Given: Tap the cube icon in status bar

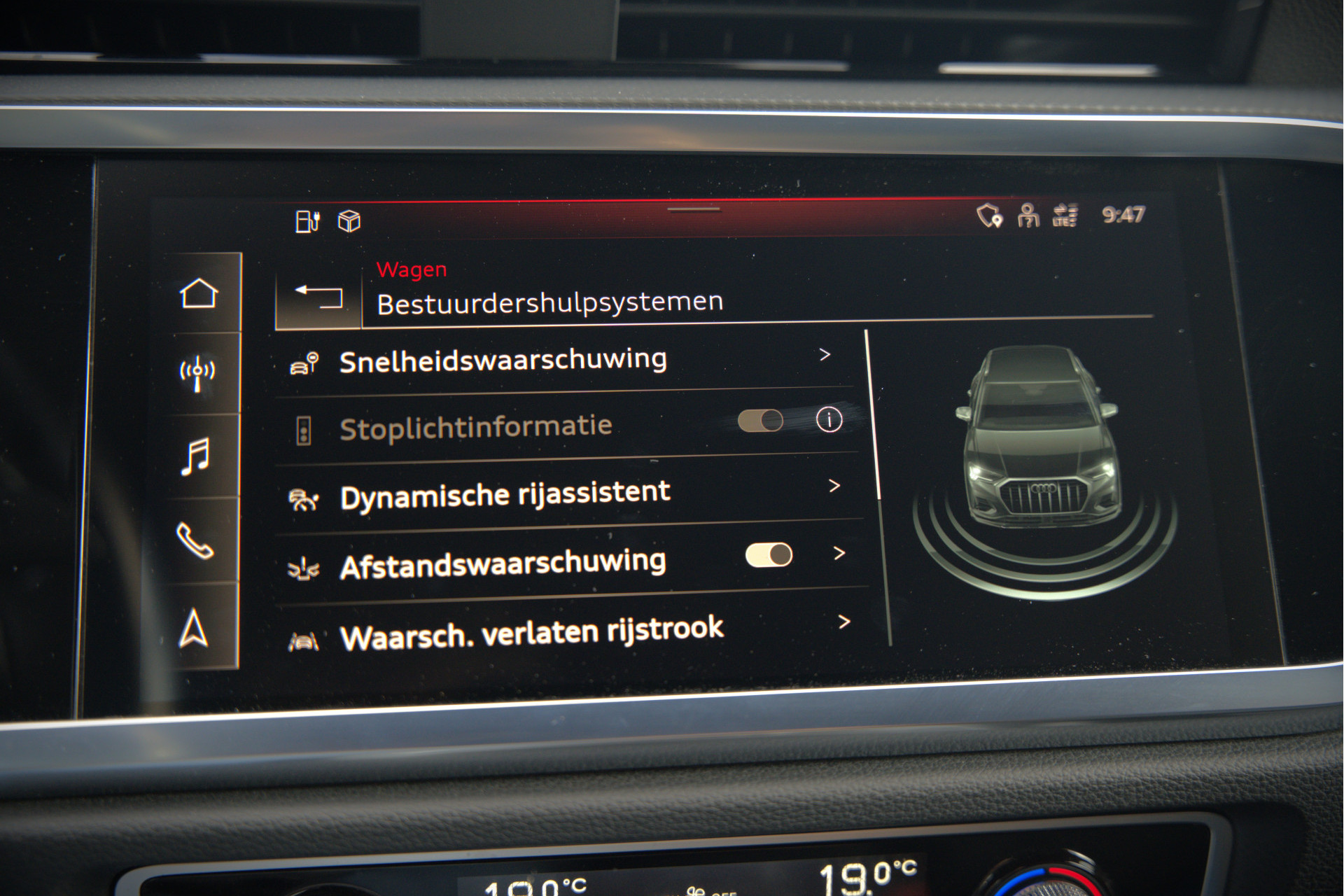Looking at the screenshot, I should (349, 221).
